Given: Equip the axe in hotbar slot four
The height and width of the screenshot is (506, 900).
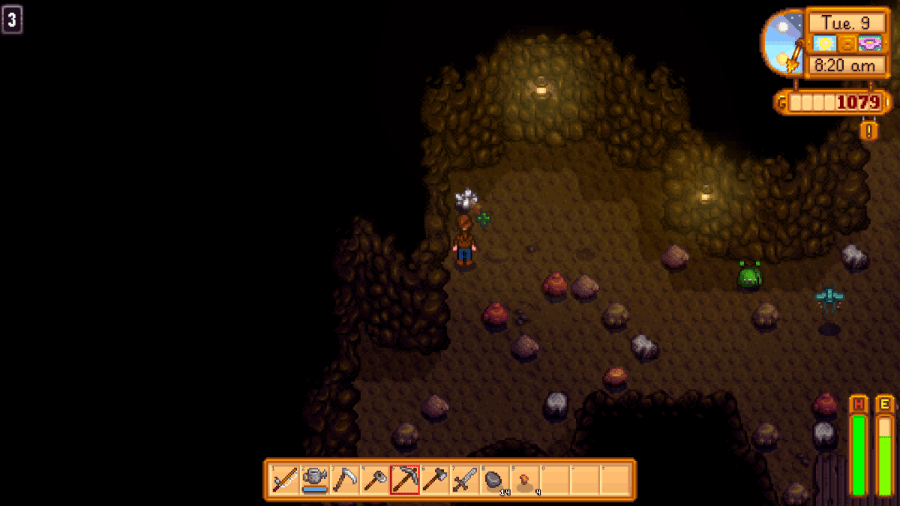Looking at the screenshot, I should point(375,481).
